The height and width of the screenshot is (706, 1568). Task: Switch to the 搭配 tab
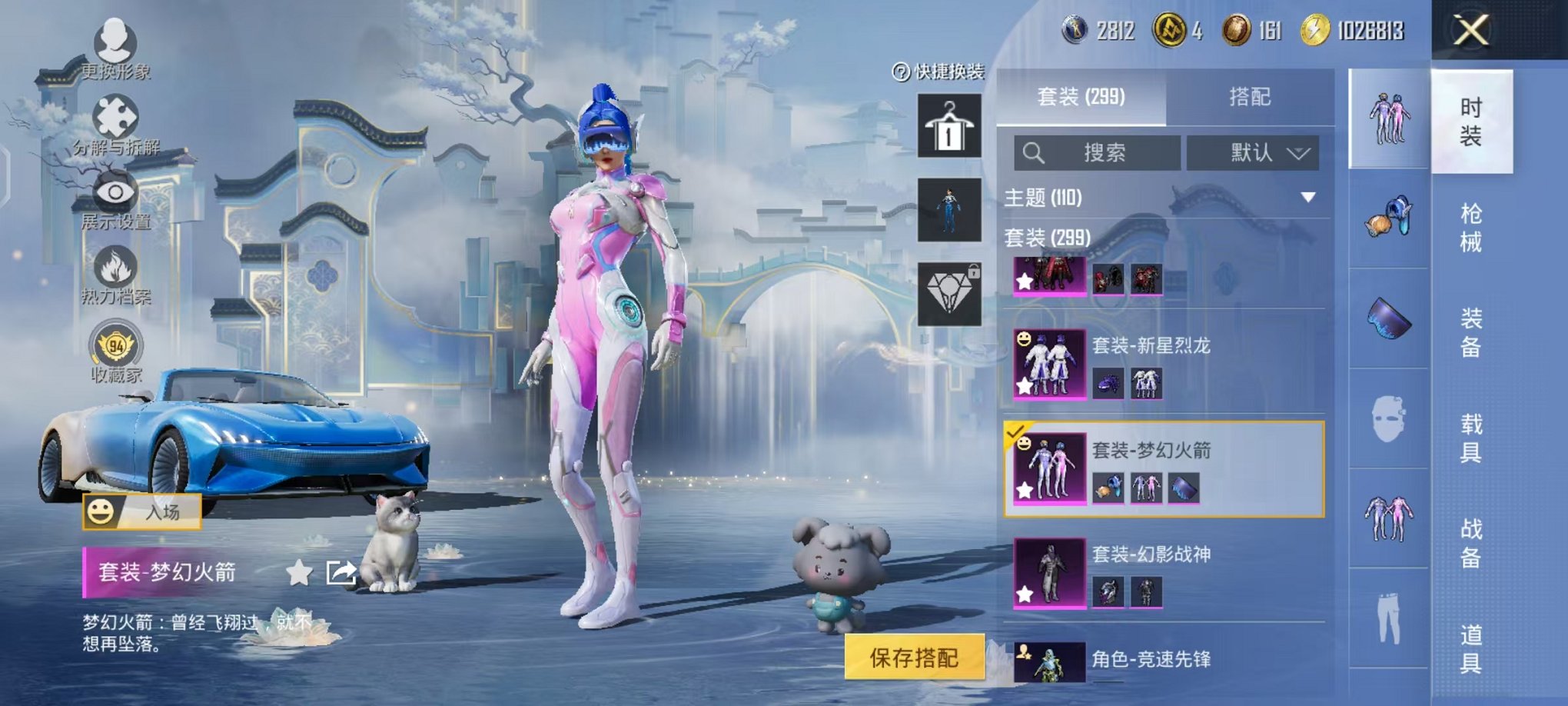tap(1249, 97)
